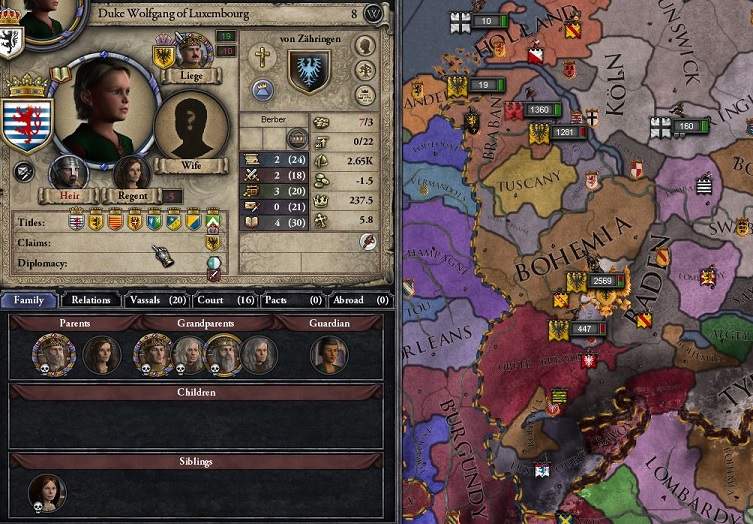This screenshot has width=753, height=524.
Task: Open the Vassals tab
Action: coord(158,299)
